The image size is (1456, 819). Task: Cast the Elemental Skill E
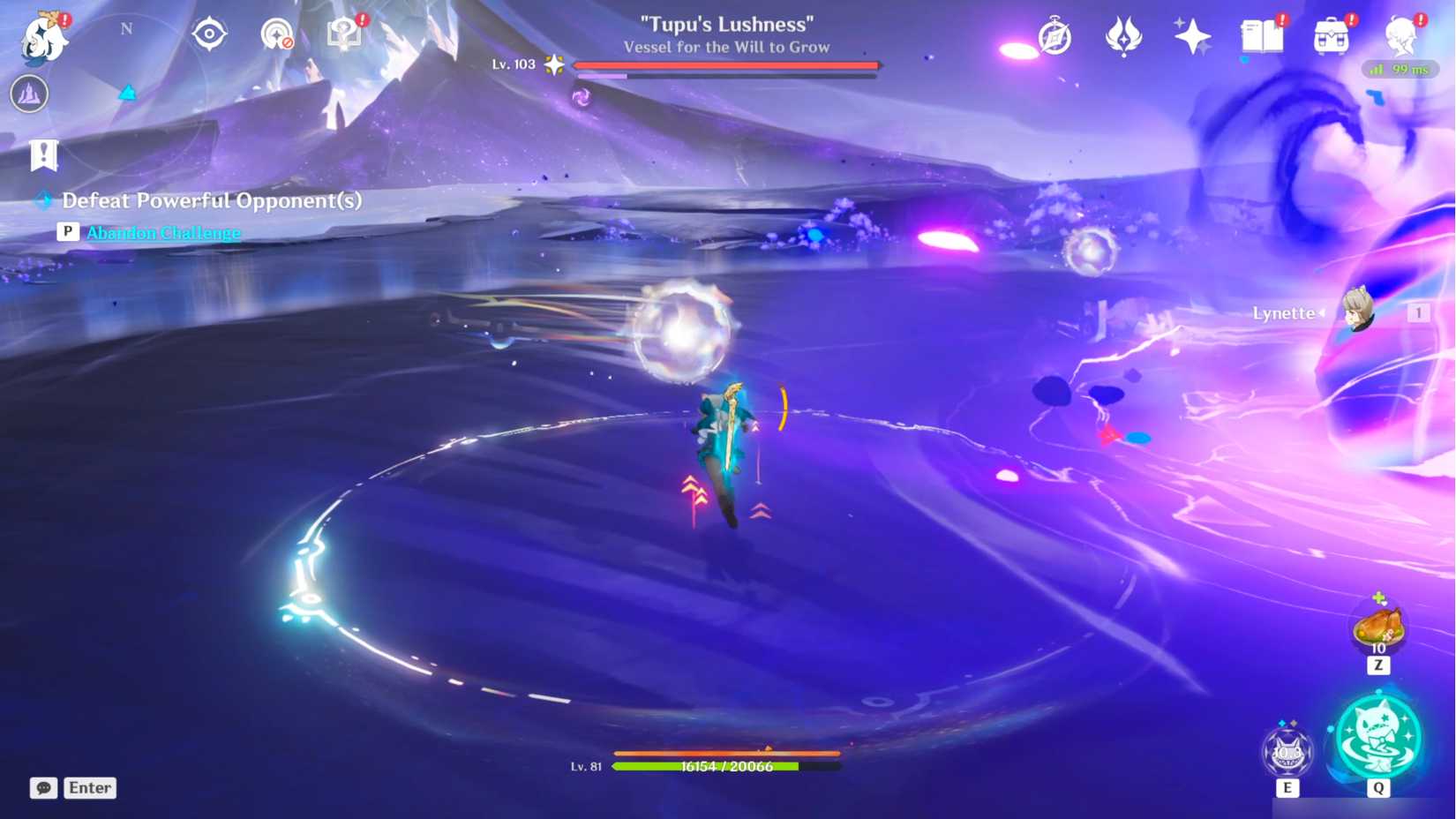(1288, 751)
